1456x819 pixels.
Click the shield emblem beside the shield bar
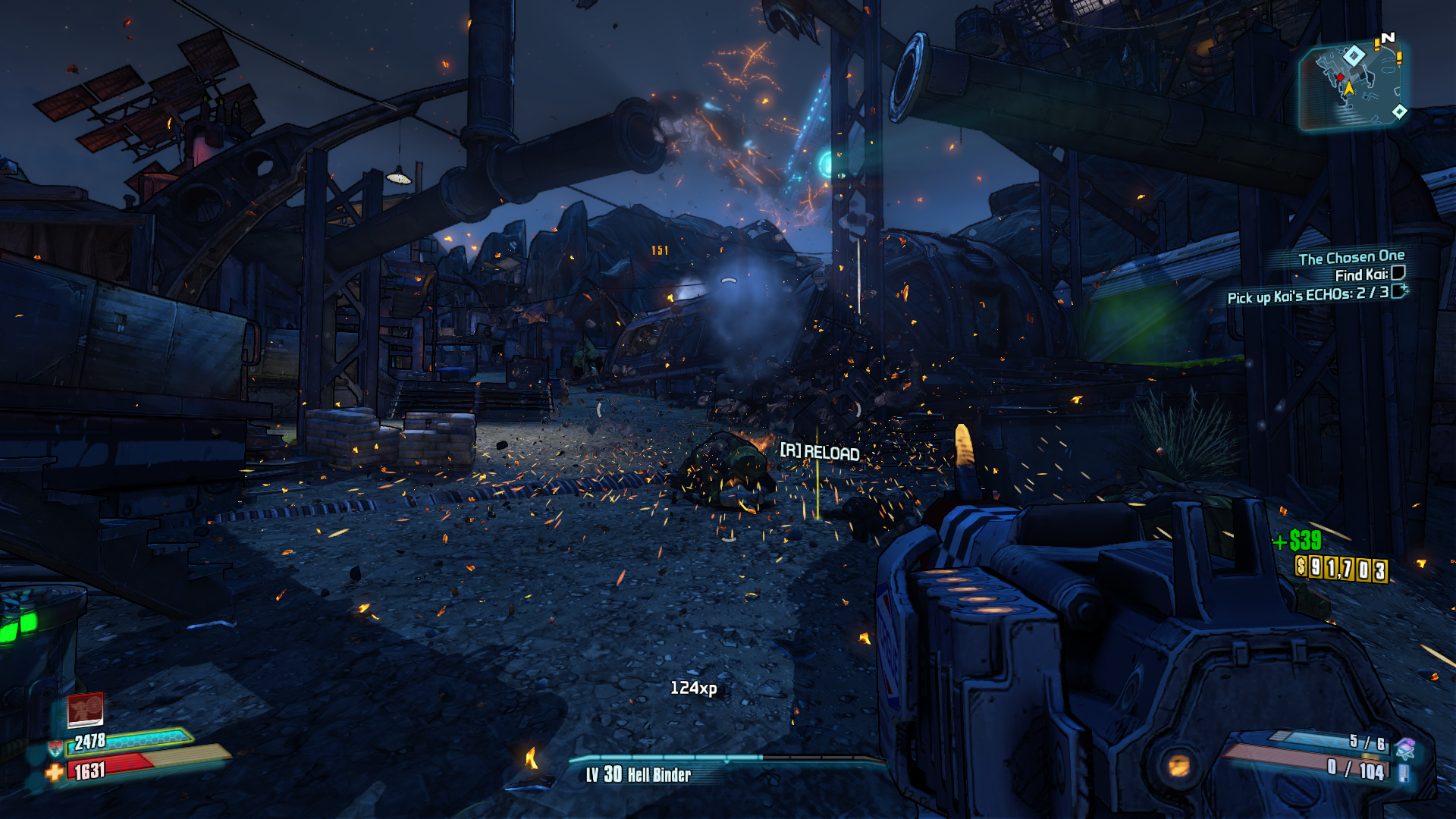pos(55,751)
